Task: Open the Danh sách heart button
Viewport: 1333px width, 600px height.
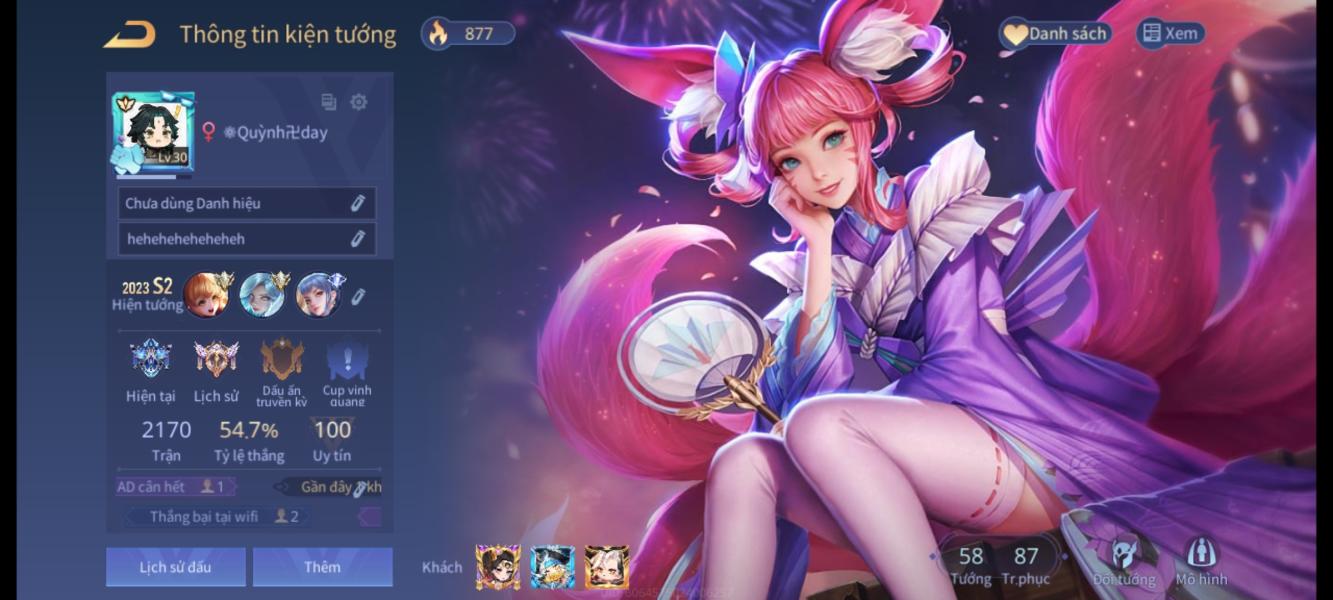Action: [1055, 34]
